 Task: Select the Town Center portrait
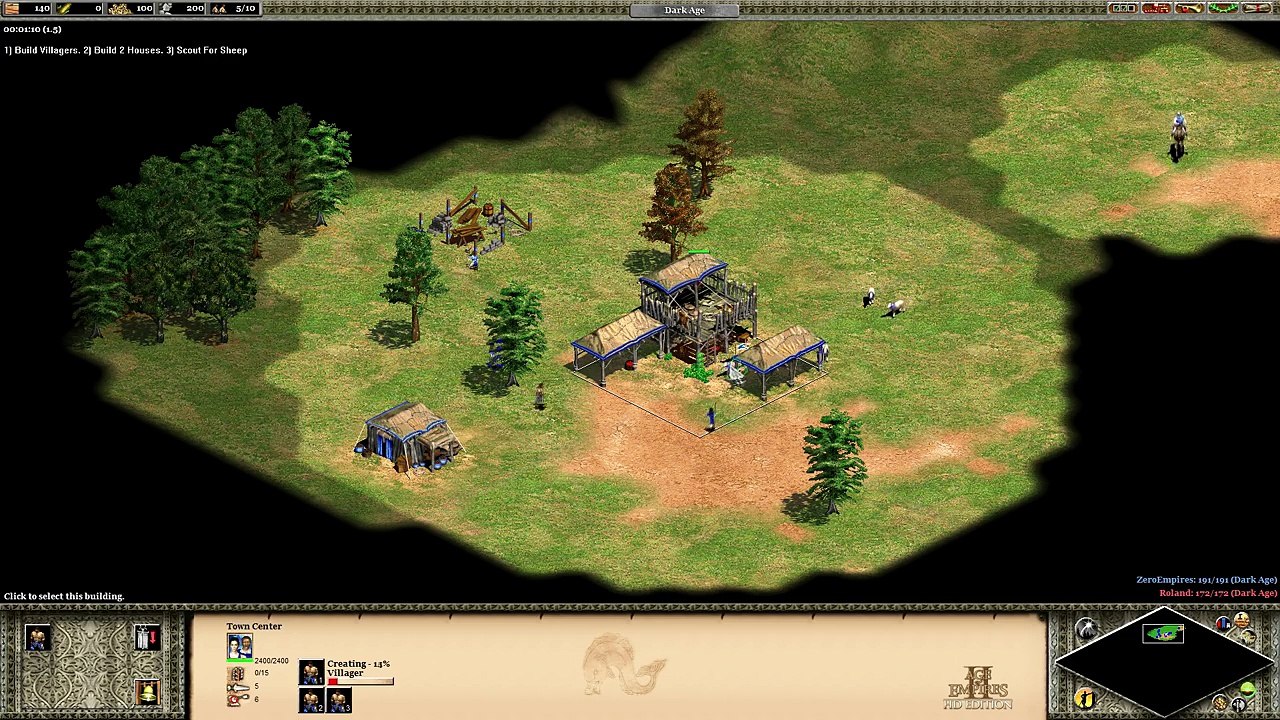pos(239,646)
